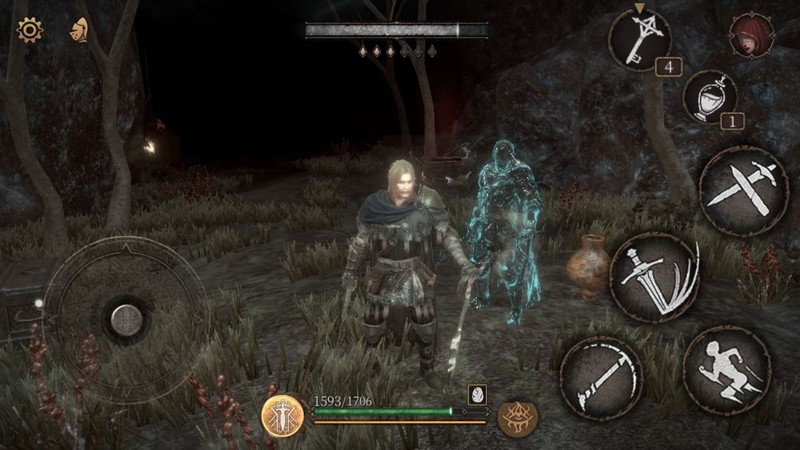The width and height of the screenshot is (800, 450).
Task: Tap the crossed swords attack button
Action: [x=744, y=191]
